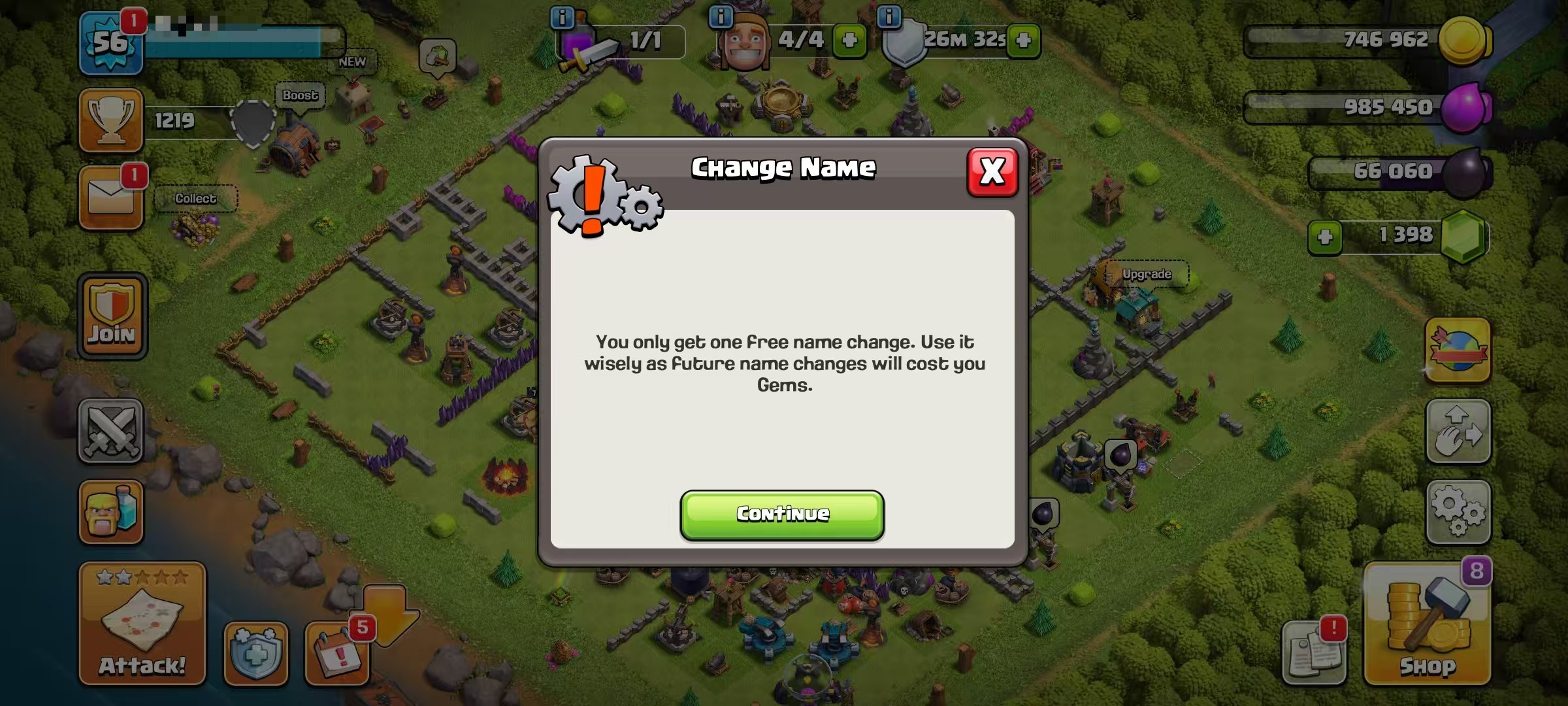
Task: Tap the Attack! map button
Action: [x=140, y=621]
